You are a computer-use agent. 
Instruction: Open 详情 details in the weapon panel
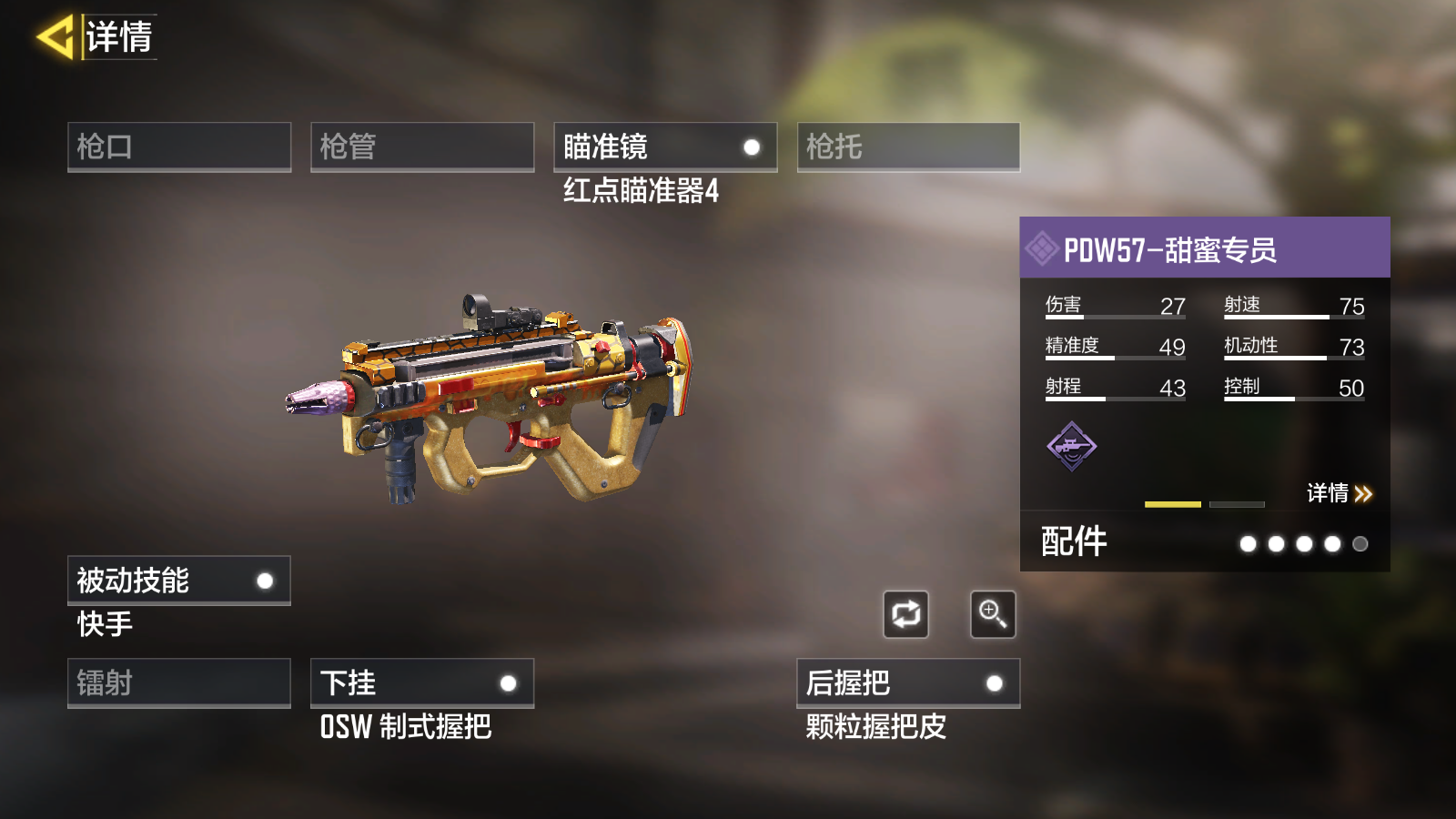pyautogui.click(x=1339, y=493)
